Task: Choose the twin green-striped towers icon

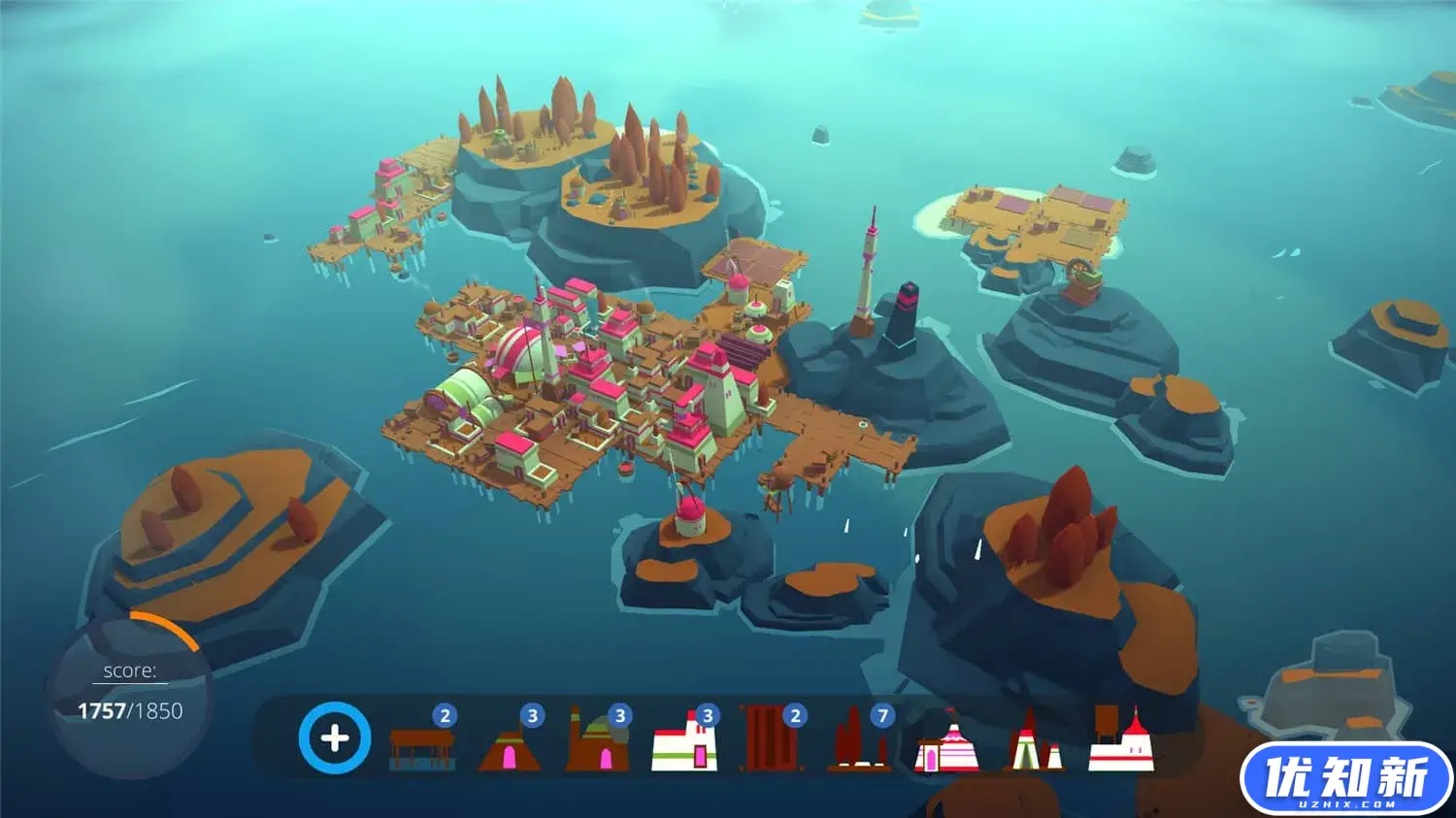Action: [1033, 745]
